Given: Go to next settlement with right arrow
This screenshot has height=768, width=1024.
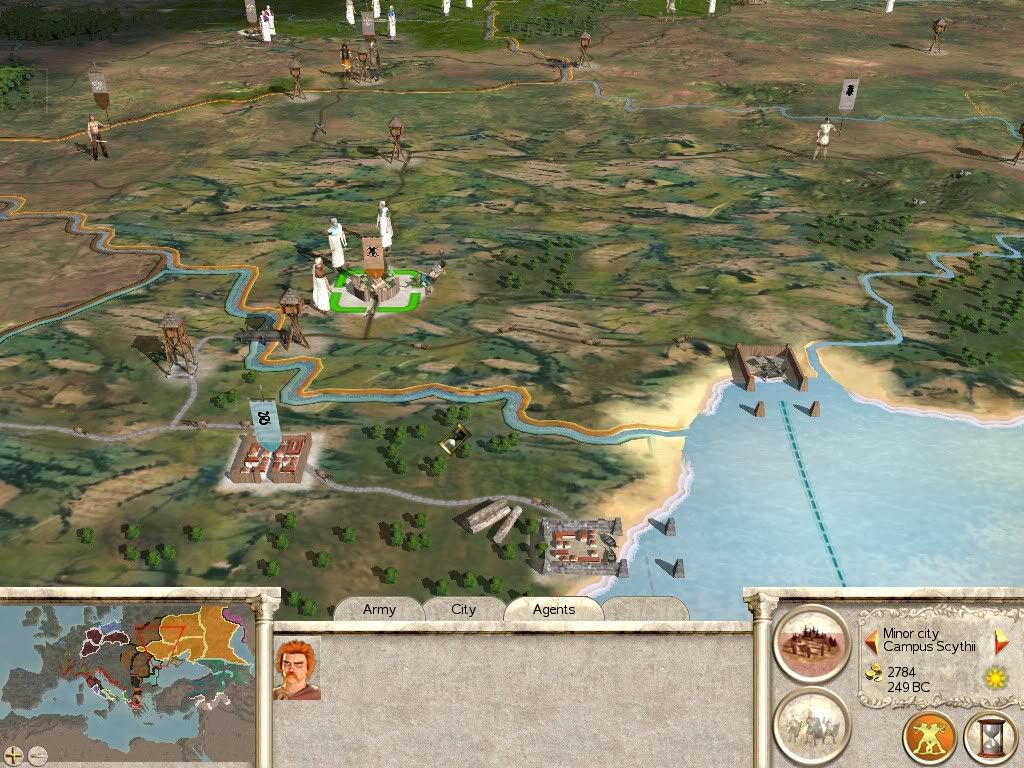Looking at the screenshot, I should [1001, 640].
